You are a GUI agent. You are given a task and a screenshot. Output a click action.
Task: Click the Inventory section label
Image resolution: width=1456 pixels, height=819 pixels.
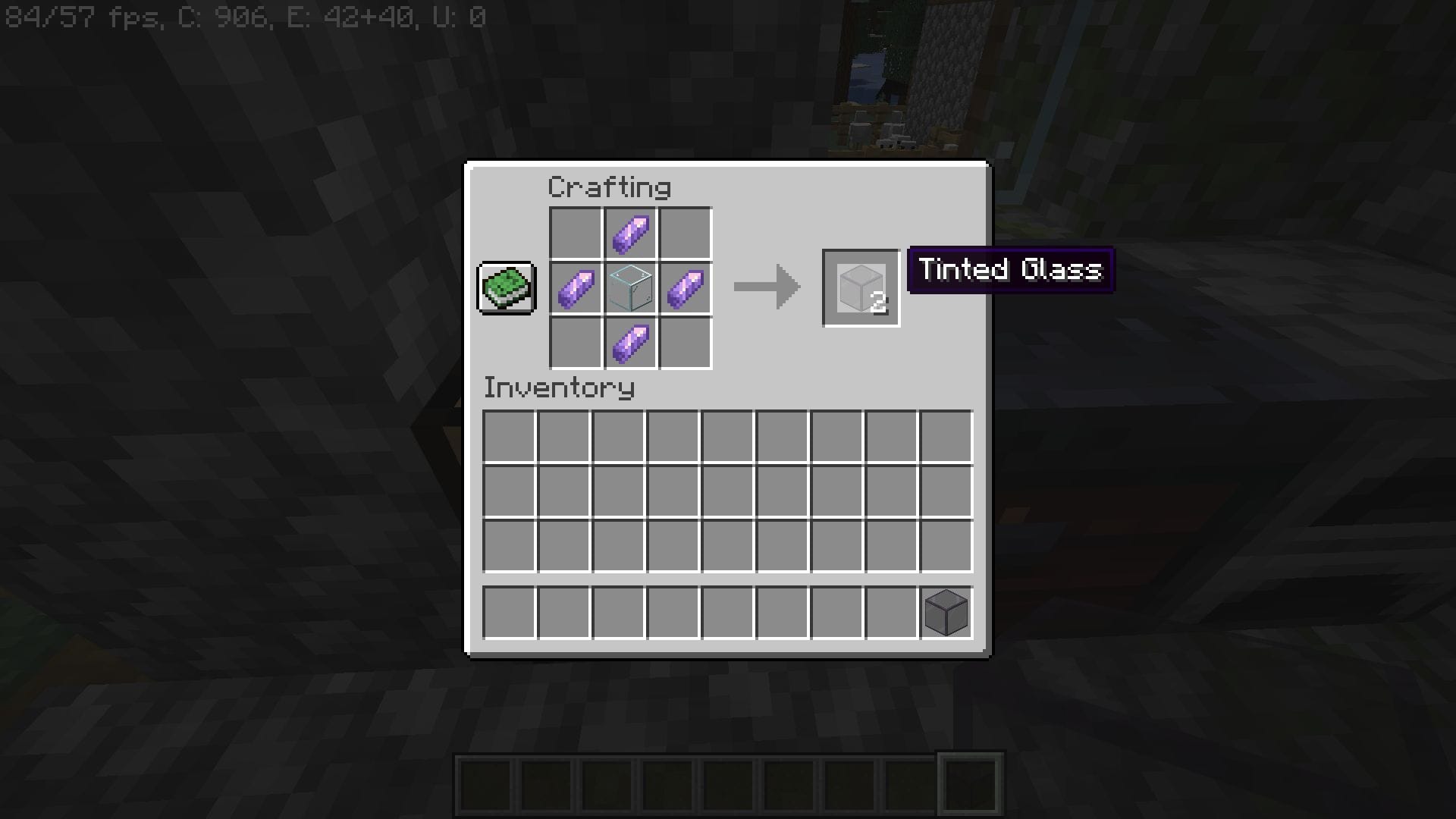click(x=560, y=388)
